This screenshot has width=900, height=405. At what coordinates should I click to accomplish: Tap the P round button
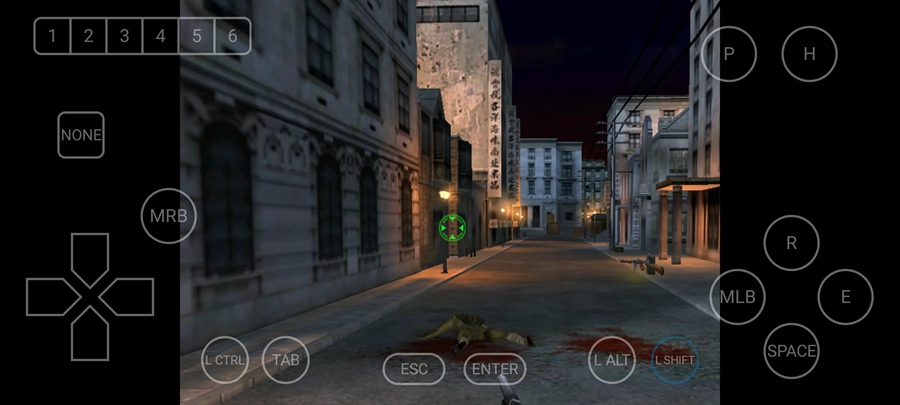click(728, 54)
